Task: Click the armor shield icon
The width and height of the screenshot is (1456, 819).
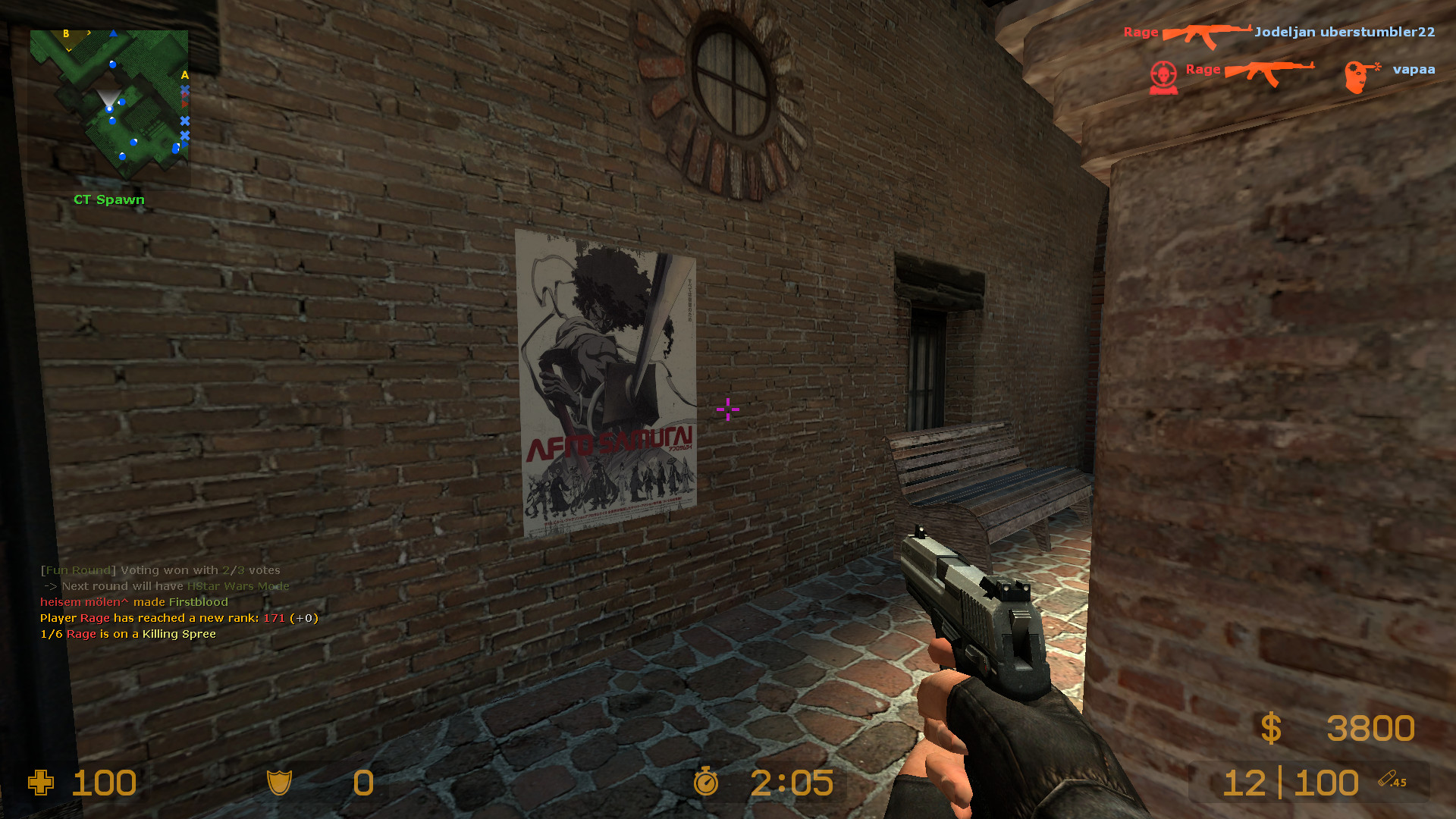Action: 281,783
